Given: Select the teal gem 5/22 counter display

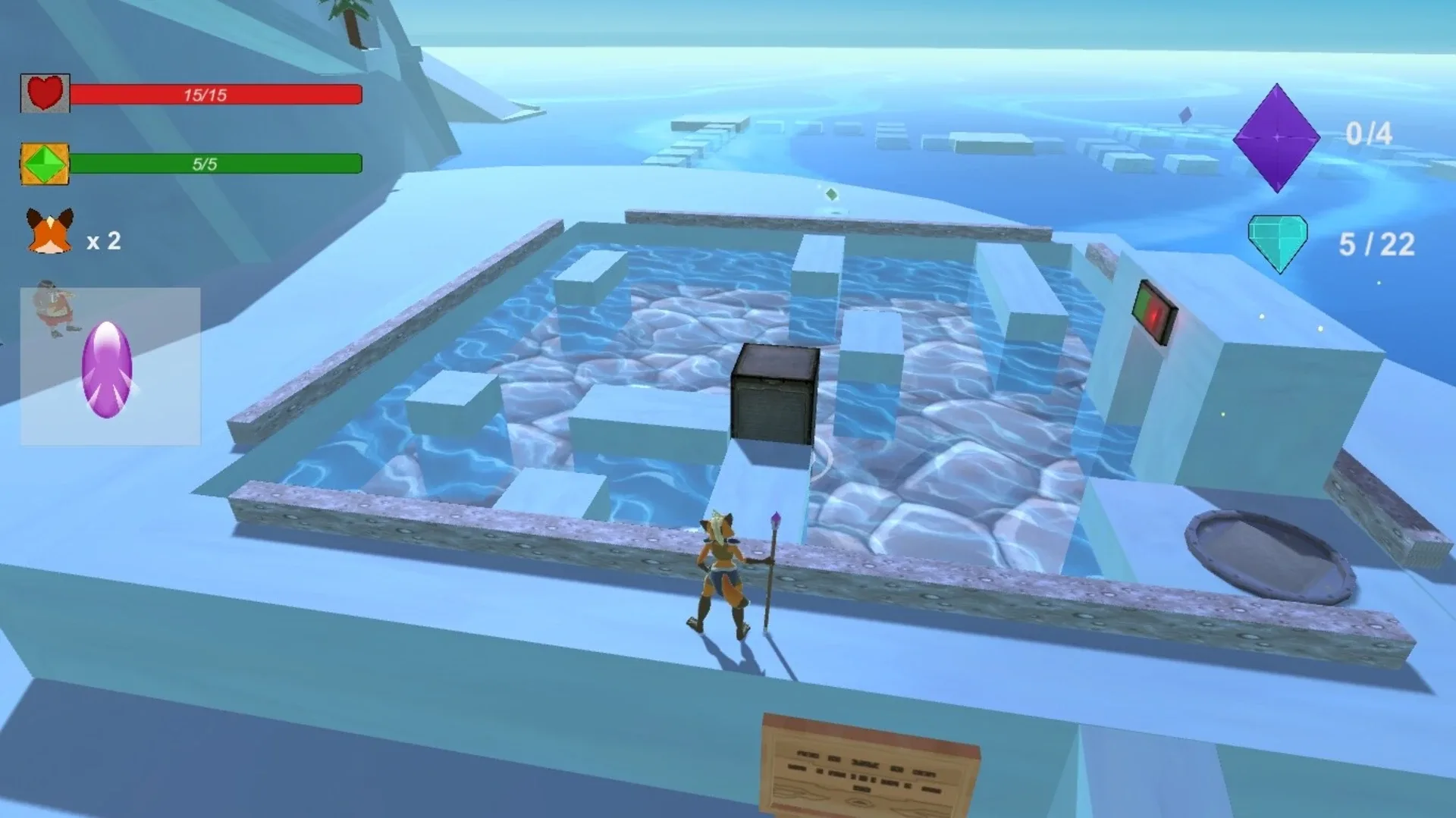Looking at the screenshot, I should tap(1376, 243).
